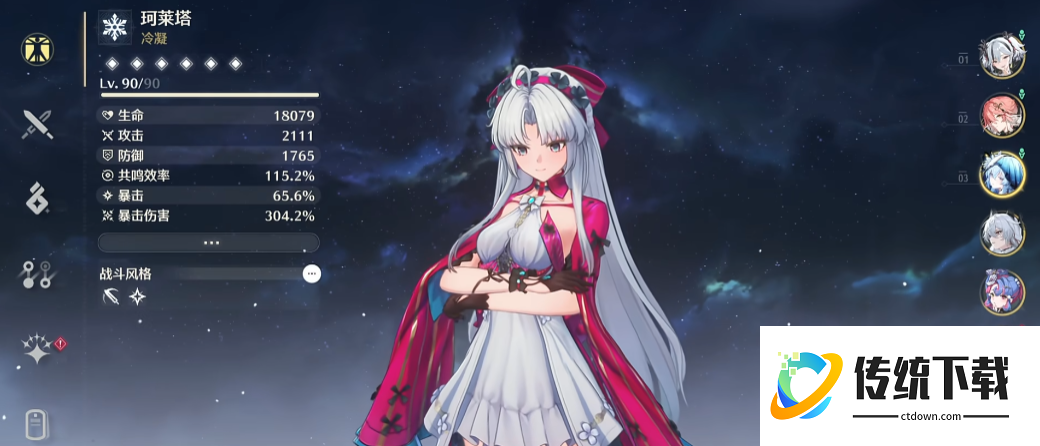Open the star tab with red alert
The width and height of the screenshot is (1040, 446).
[x=39, y=349]
